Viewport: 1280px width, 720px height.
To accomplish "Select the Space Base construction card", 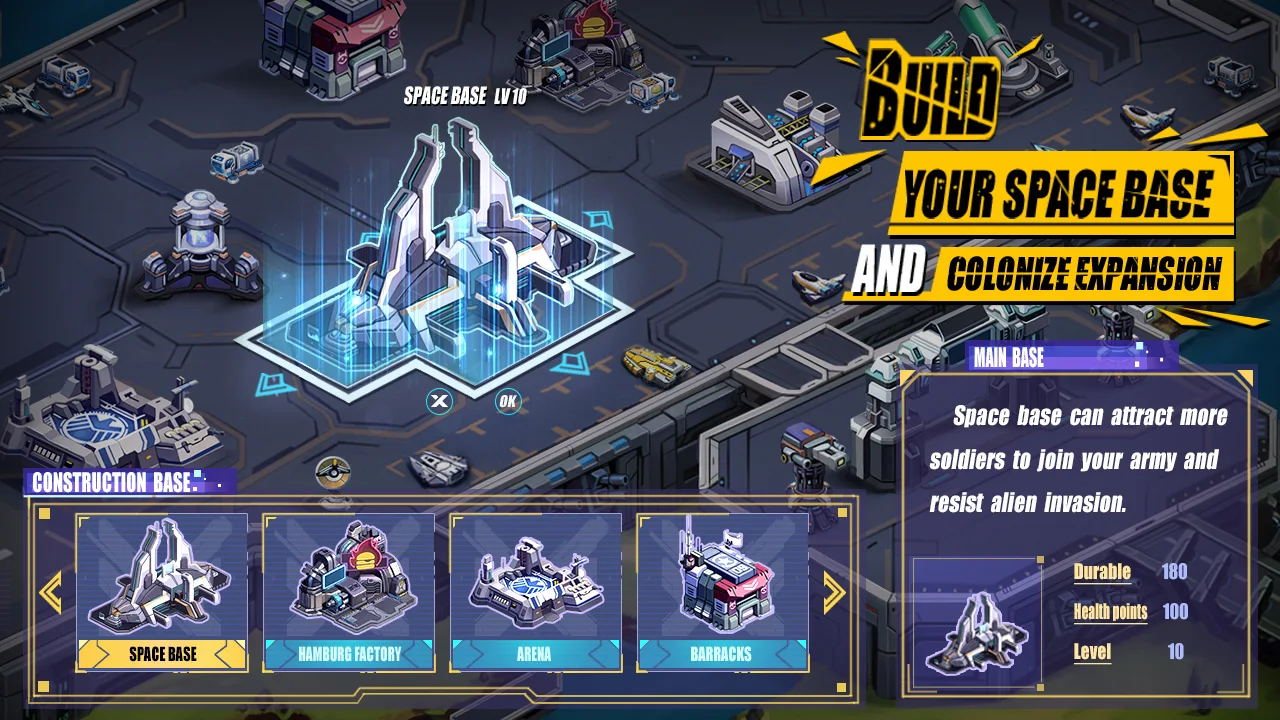I will (x=161, y=585).
